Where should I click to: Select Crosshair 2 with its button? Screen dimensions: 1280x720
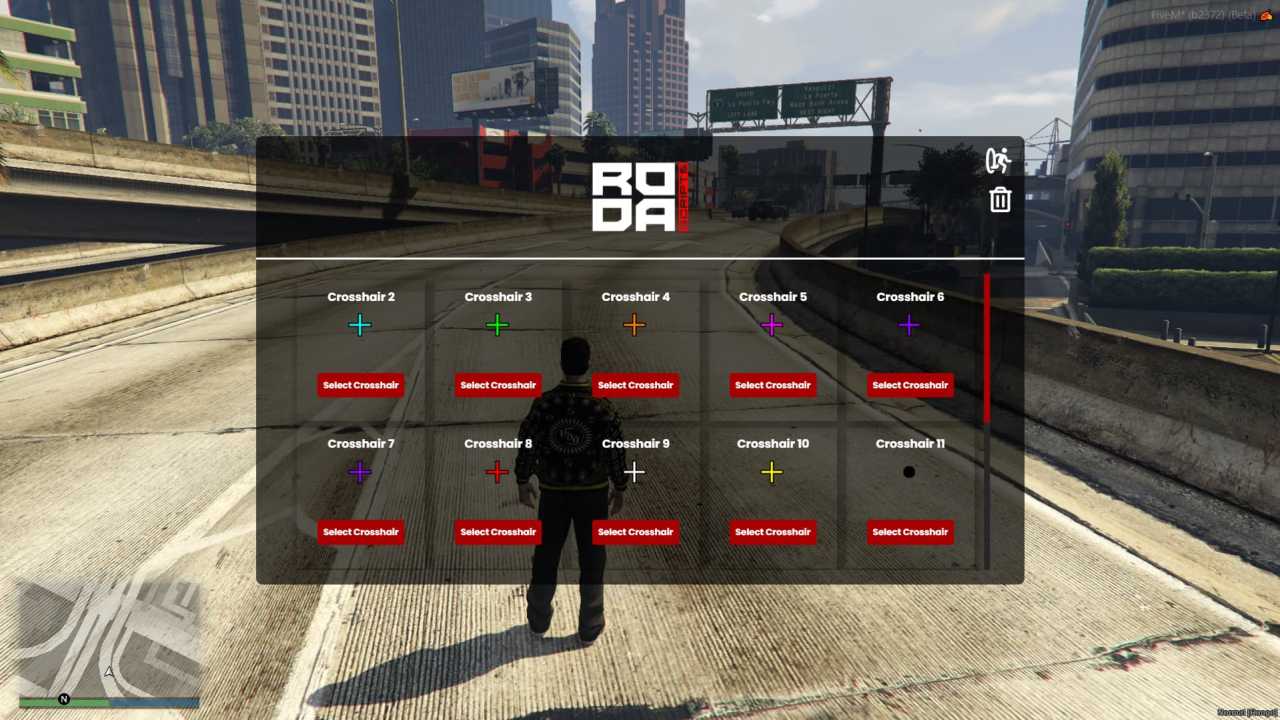pos(360,385)
